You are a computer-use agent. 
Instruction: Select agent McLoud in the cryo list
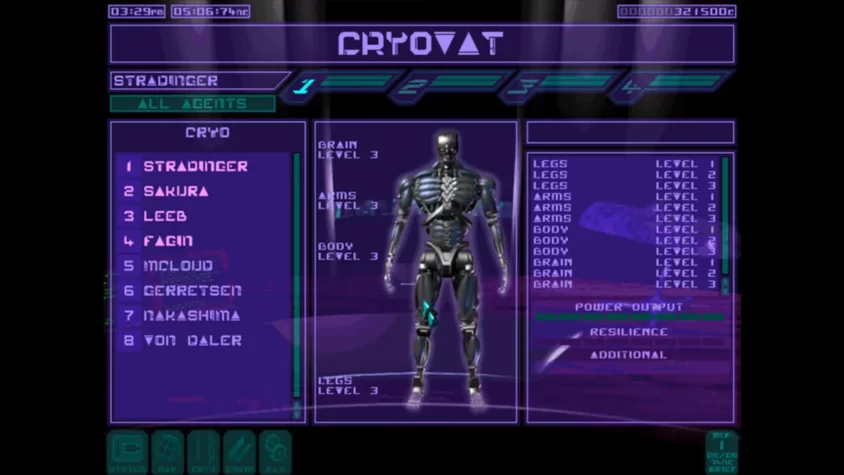click(178, 266)
